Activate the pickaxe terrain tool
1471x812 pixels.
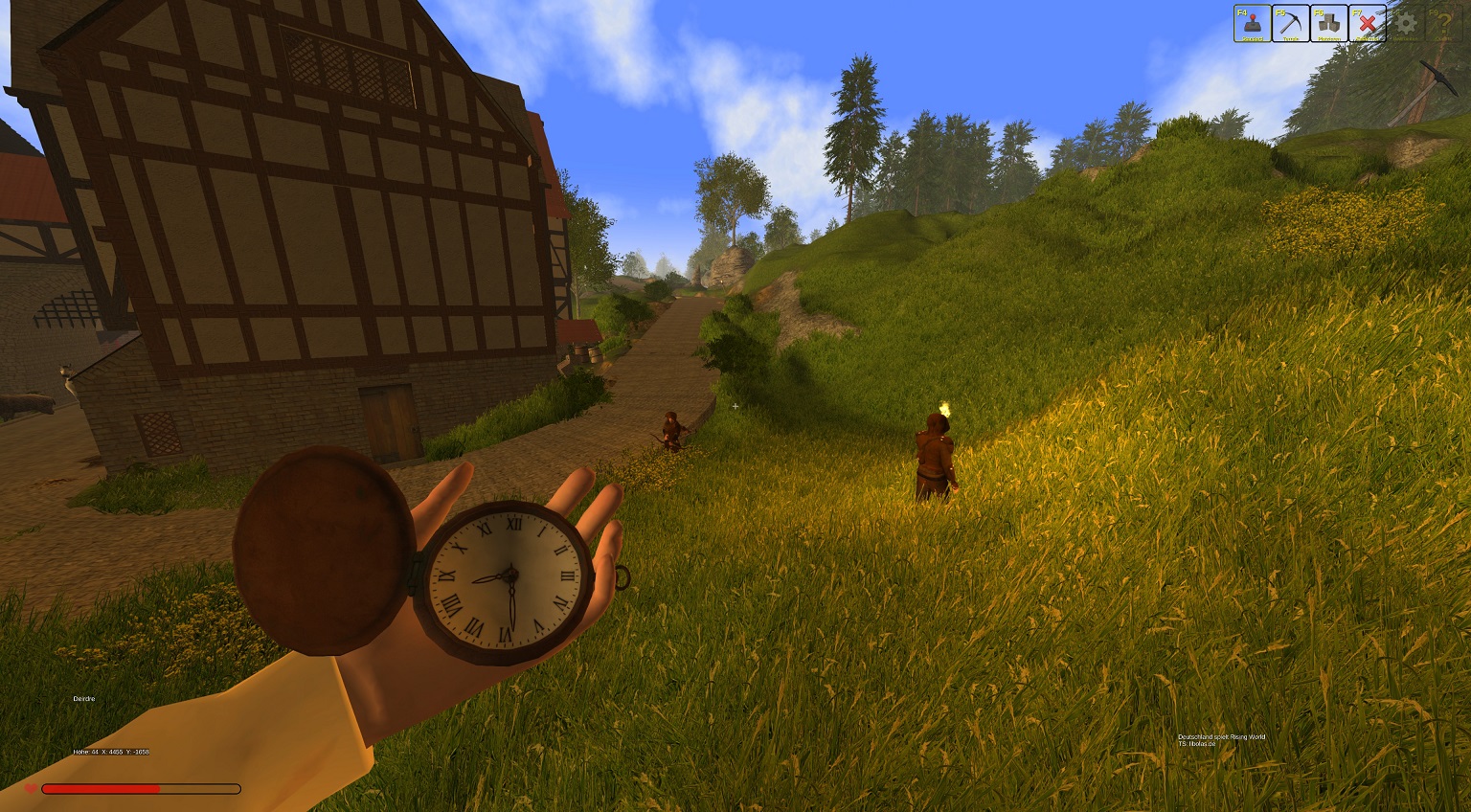1290,24
